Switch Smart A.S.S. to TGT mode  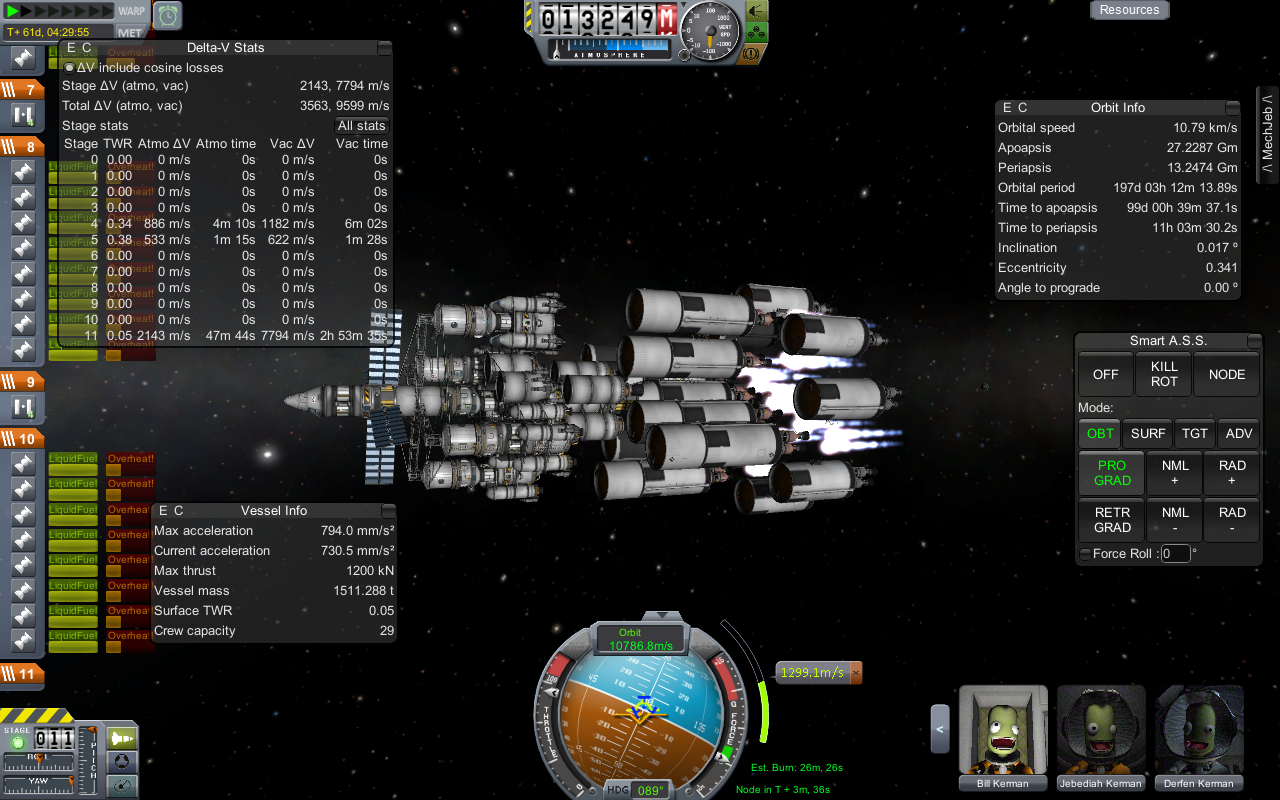(1195, 433)
